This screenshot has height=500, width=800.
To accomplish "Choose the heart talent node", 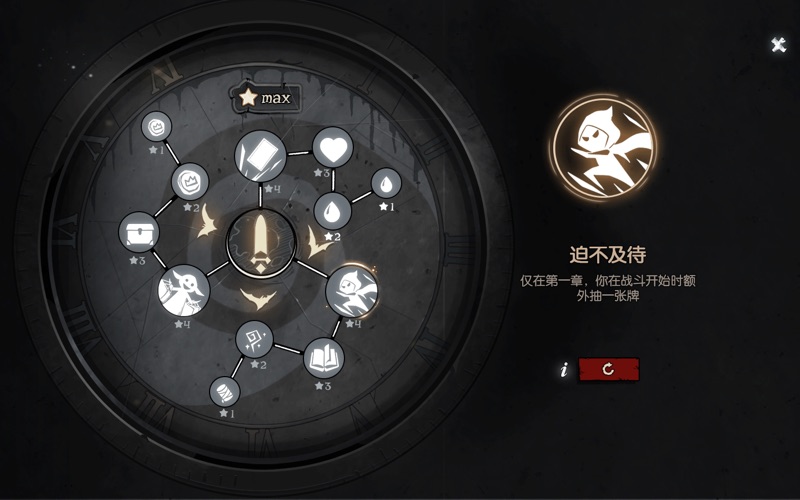I will [x=332, y=147].
